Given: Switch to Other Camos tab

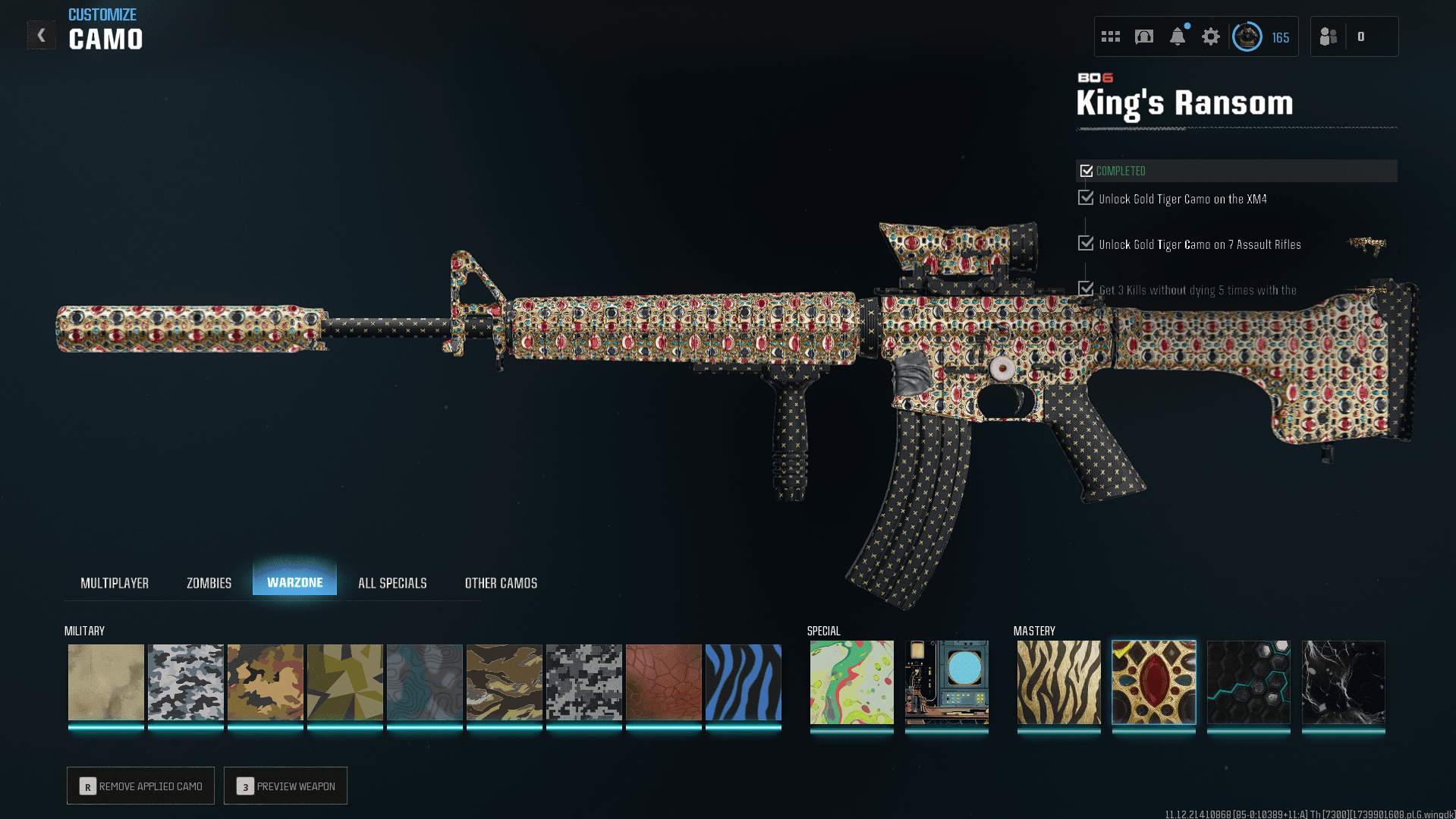Looking at the screenshot, I should click(x=501, y=583).
